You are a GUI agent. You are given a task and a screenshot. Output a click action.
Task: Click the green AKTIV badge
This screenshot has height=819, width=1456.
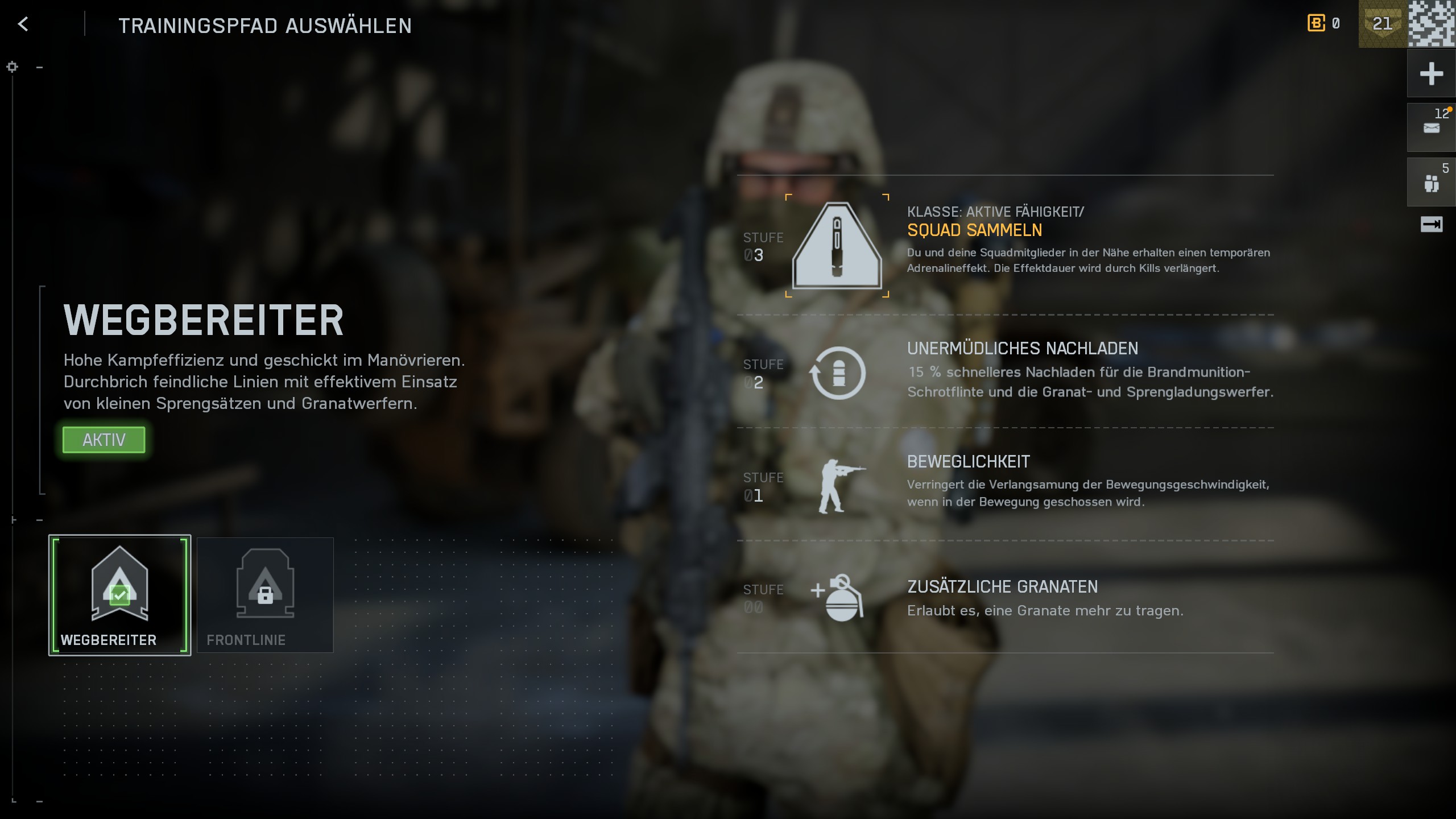pos(104,440)
